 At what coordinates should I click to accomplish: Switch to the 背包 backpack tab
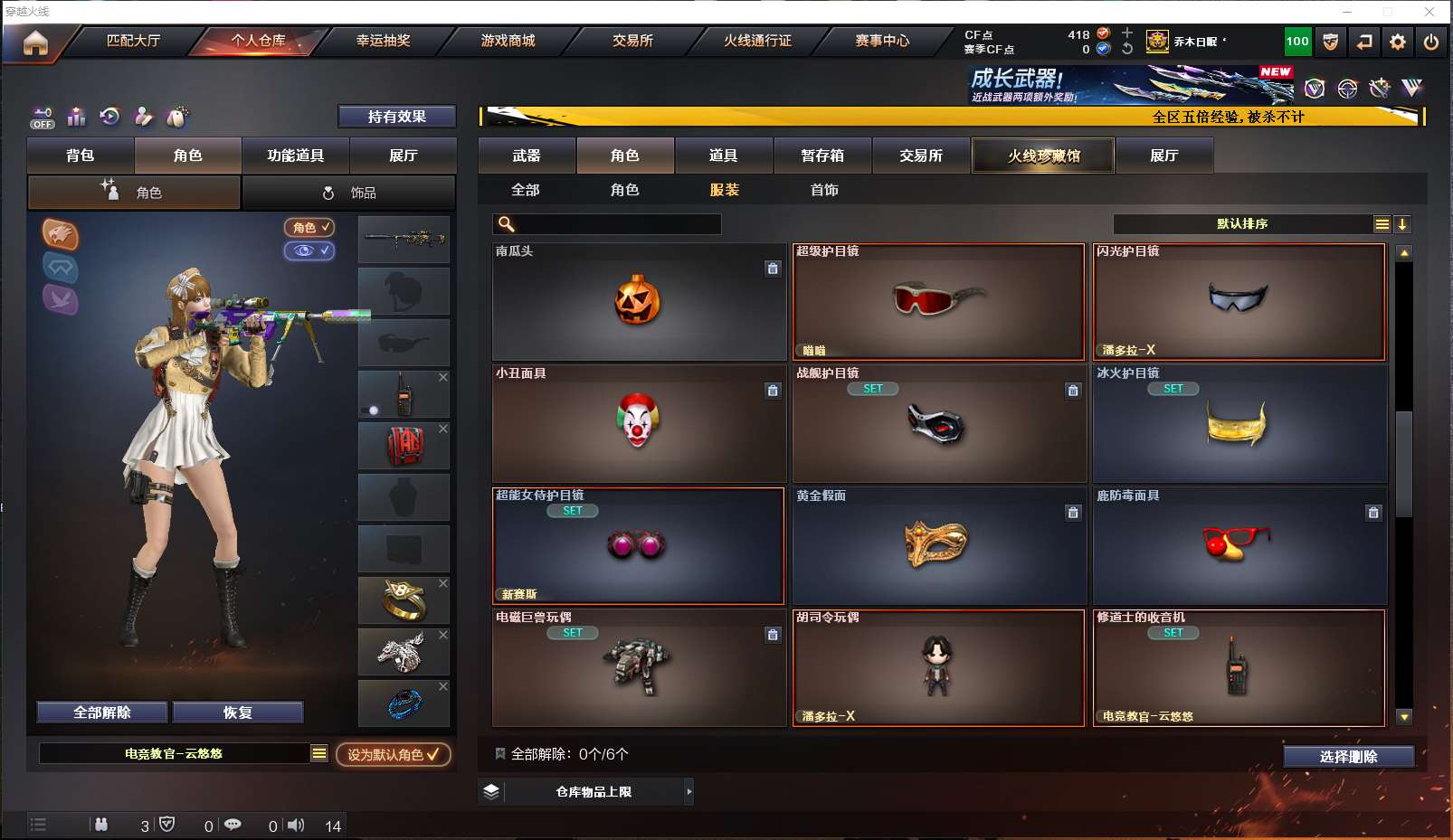(x=81, y=156)
